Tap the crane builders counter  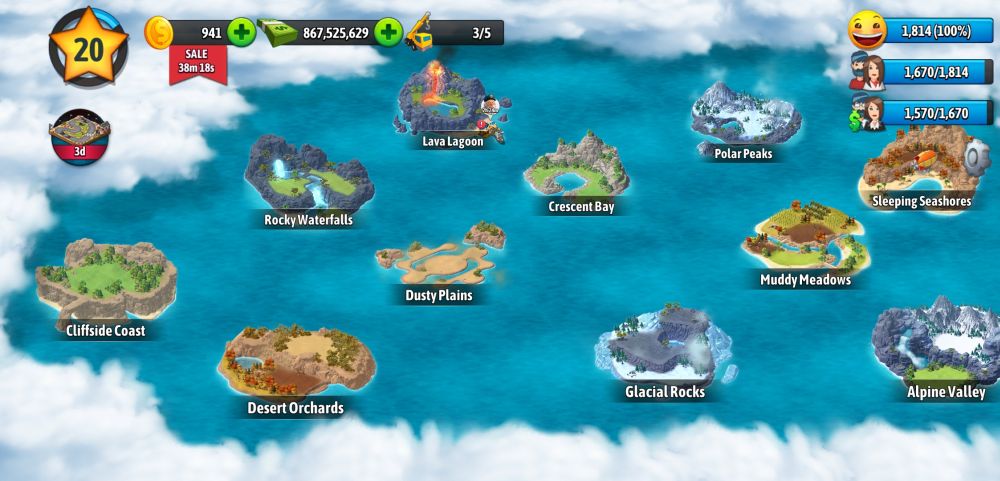(x=454, y=33)
